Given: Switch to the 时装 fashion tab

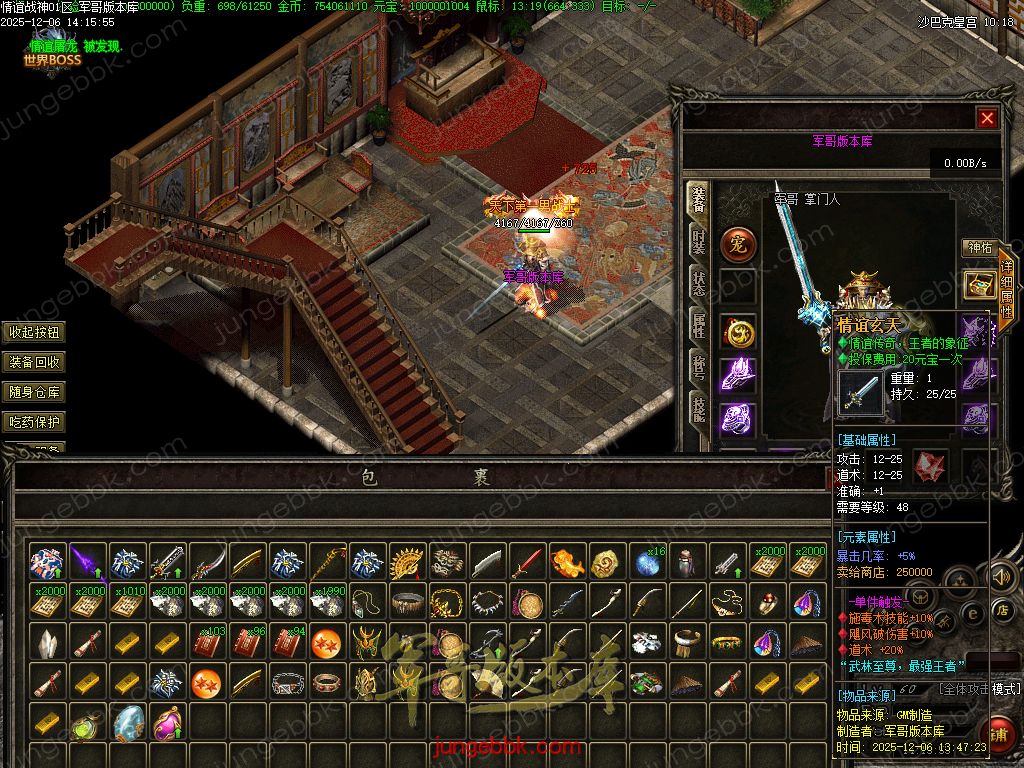Looking at the screenshot, I should click(x=699, y=241).
